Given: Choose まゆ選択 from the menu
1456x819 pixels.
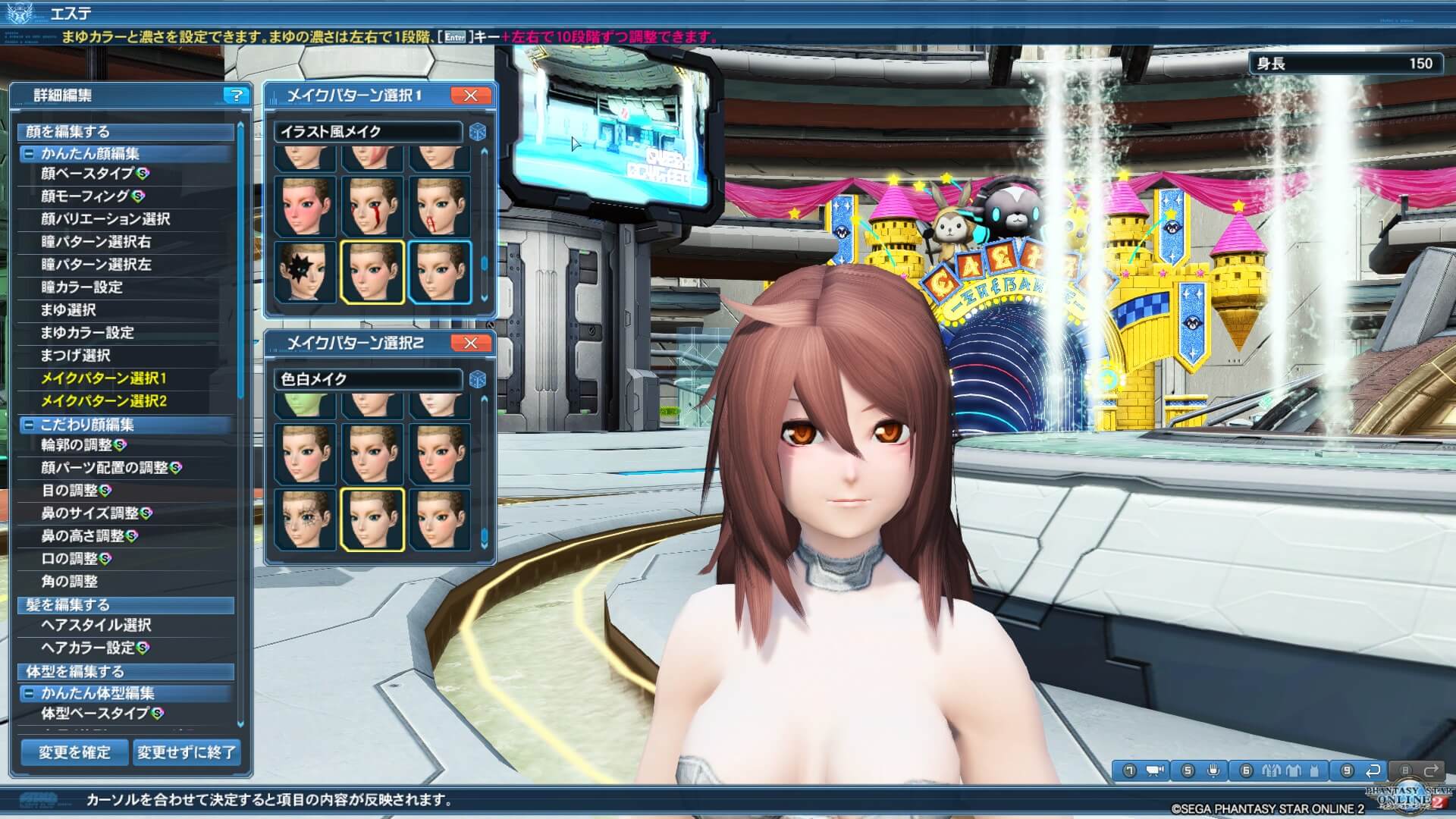Looking at the screenshot, I should tap(68, 310).
